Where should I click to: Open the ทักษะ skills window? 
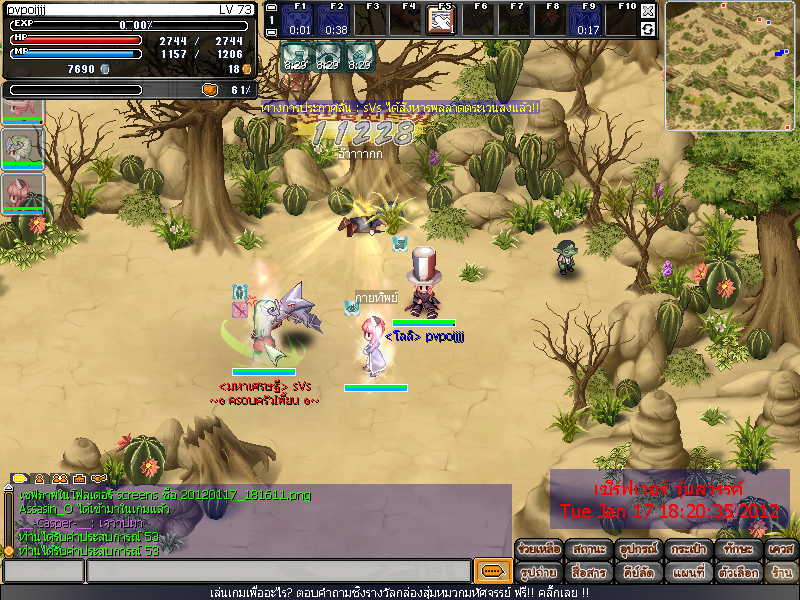(x=735, y=550)
